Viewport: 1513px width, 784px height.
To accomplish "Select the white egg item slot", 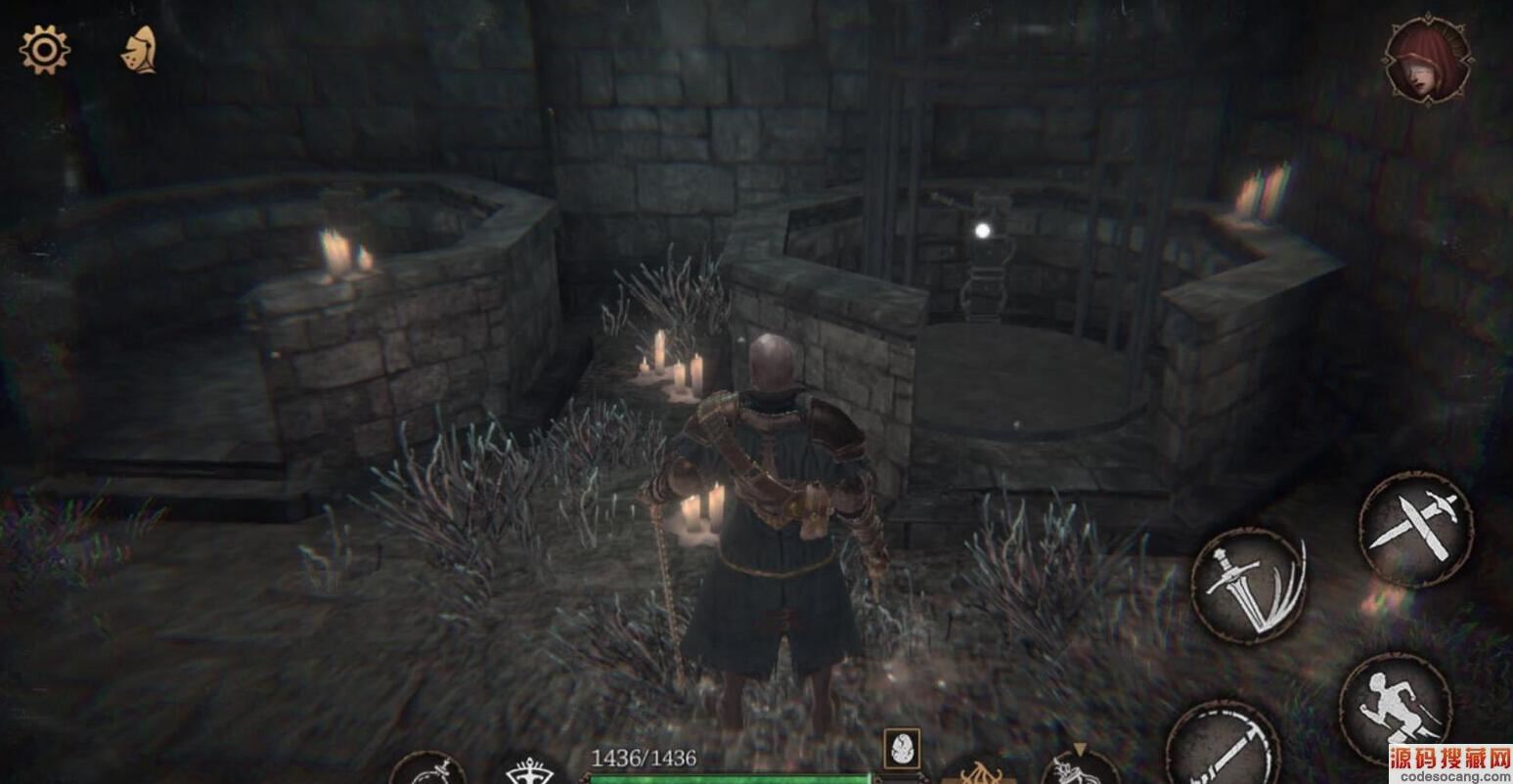I will (901, 749).
